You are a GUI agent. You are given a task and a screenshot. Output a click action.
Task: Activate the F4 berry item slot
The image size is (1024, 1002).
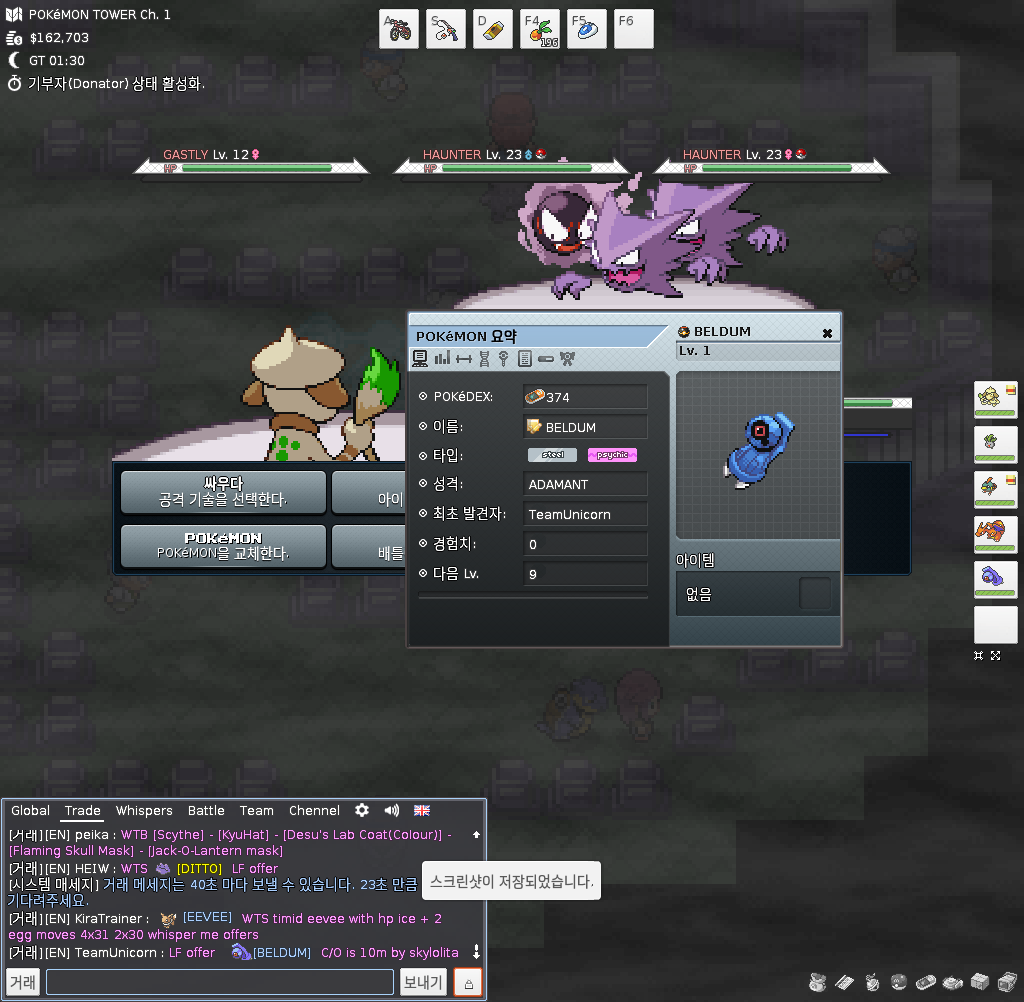(540, 29)
